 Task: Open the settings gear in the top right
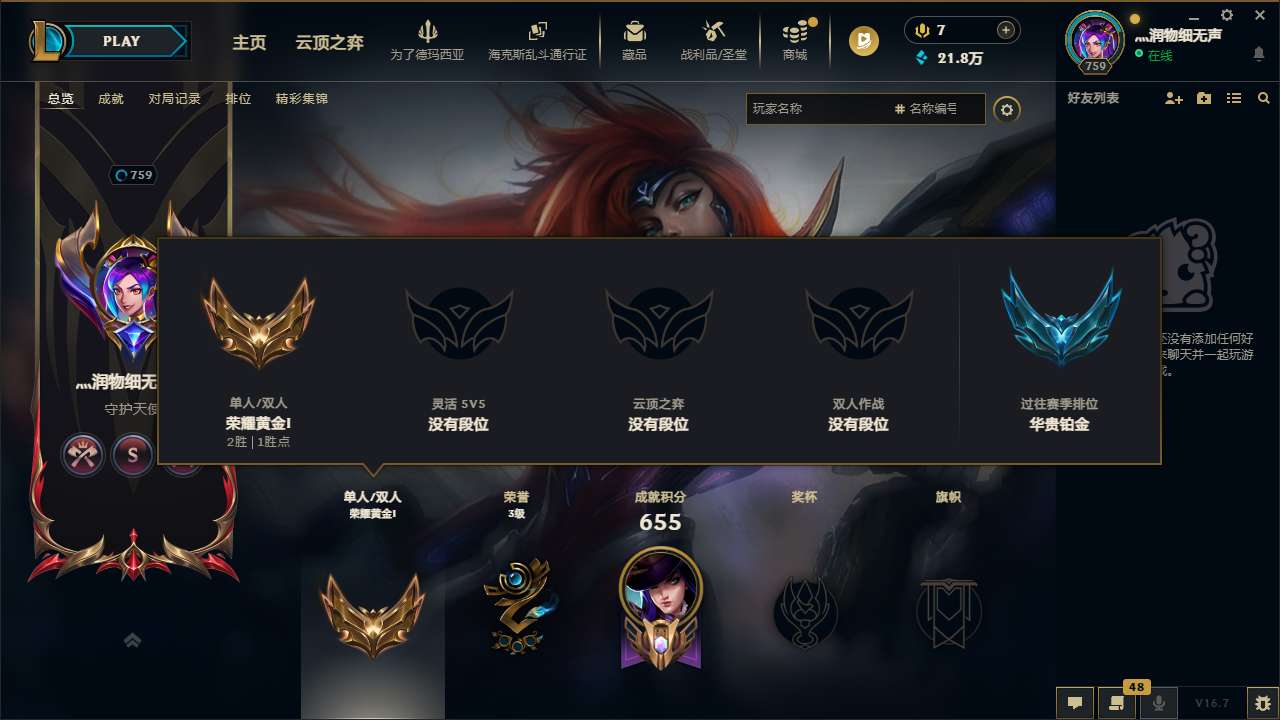[x=1227, y=16]
